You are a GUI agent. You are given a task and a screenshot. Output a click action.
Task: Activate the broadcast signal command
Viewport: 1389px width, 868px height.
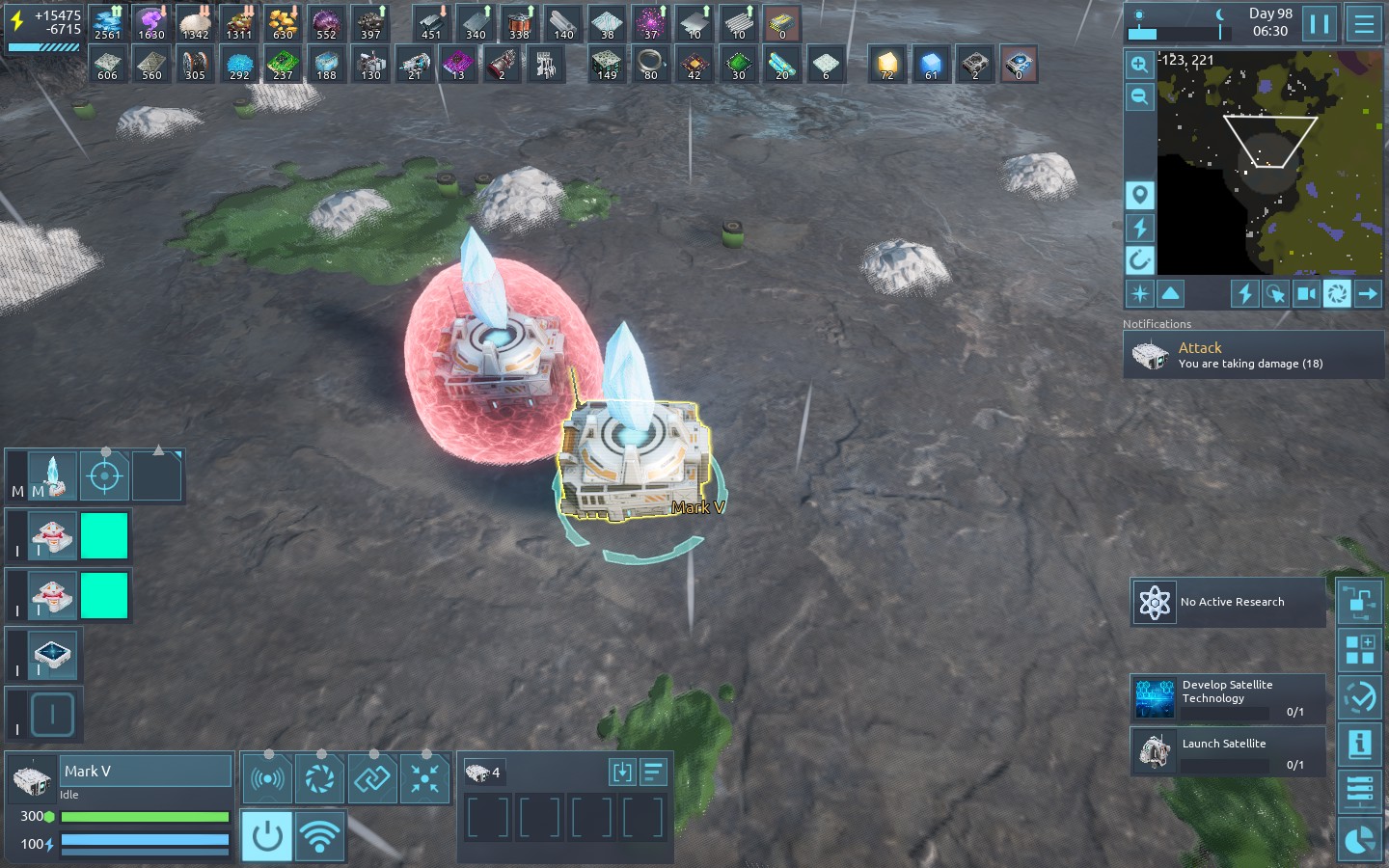tap(267, 778)
